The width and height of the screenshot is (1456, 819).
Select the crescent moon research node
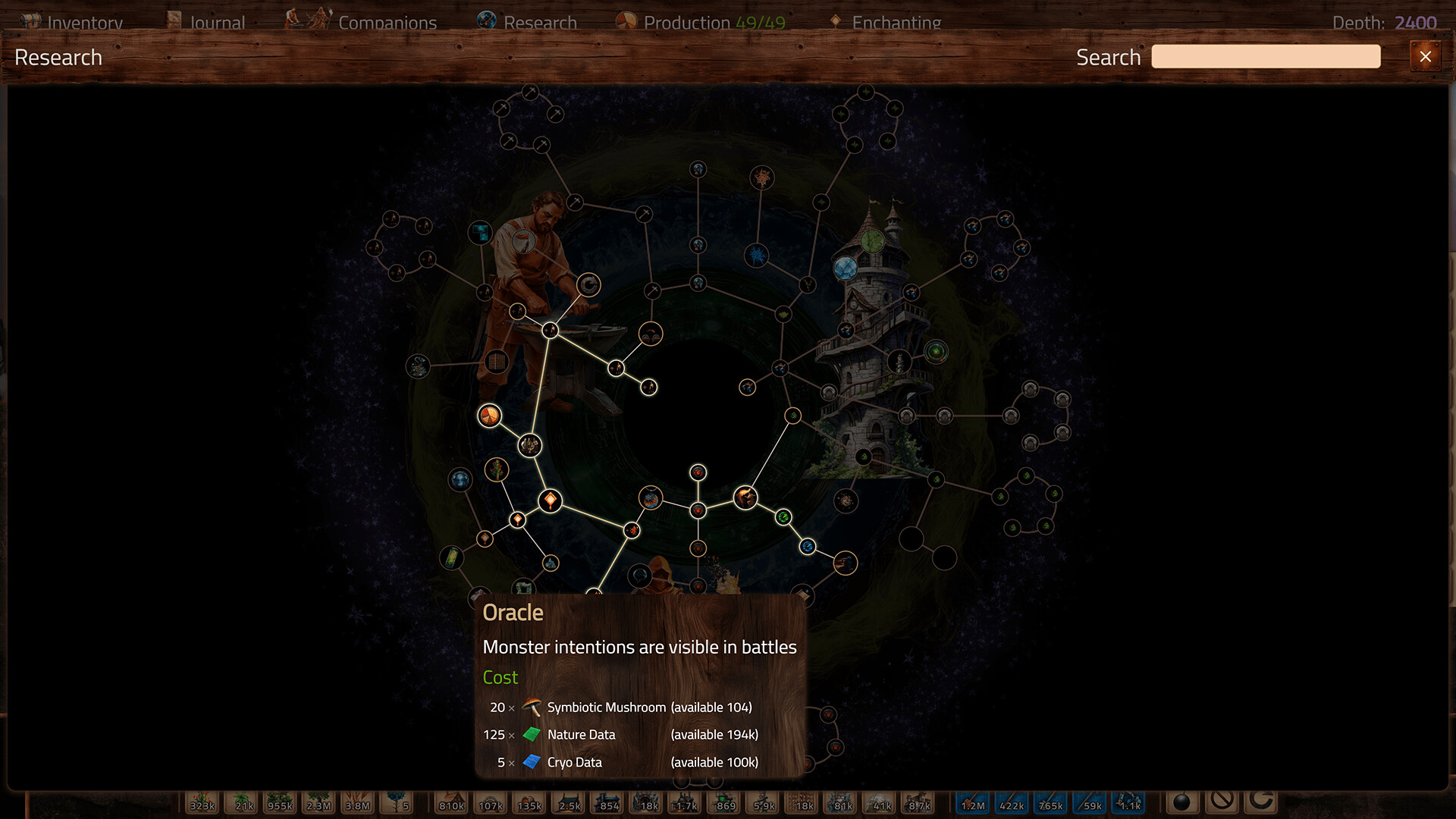[588, 285]
